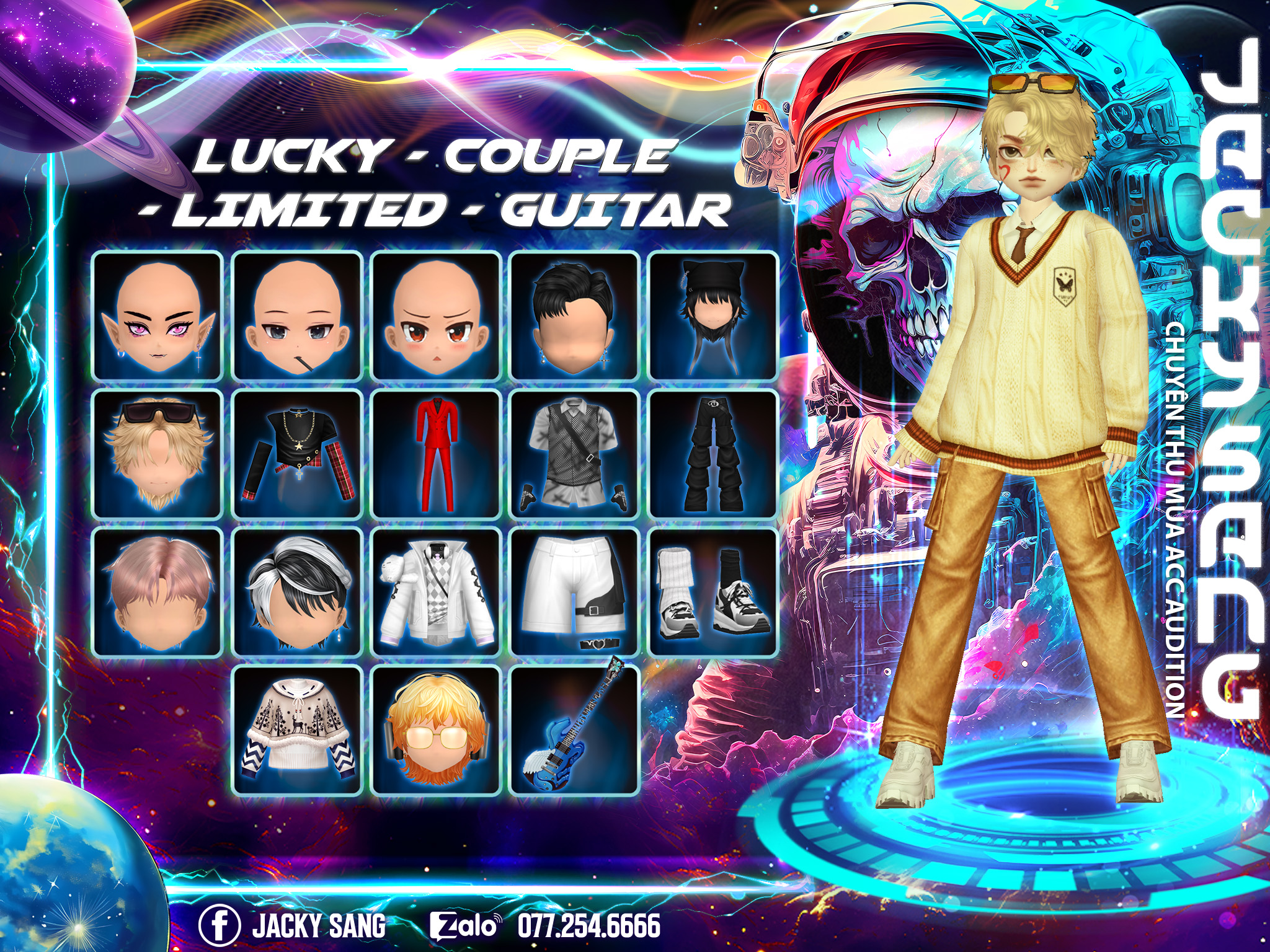The image size is (1270, 952).
Task: Select the slicked-back black hairstyle tile
Action: pos(575,315)
